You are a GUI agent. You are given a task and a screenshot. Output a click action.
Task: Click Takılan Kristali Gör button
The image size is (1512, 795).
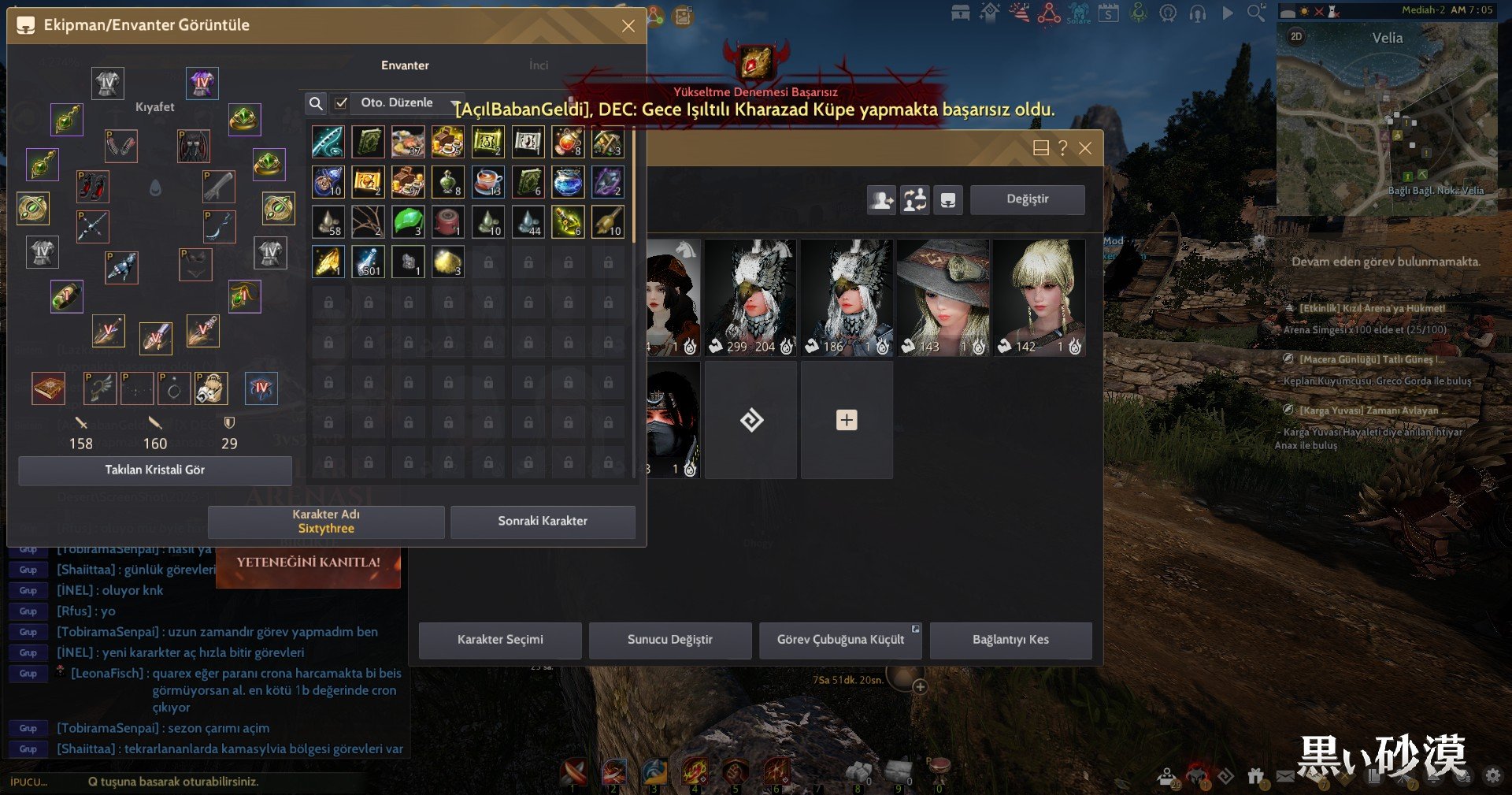(155, 470)
